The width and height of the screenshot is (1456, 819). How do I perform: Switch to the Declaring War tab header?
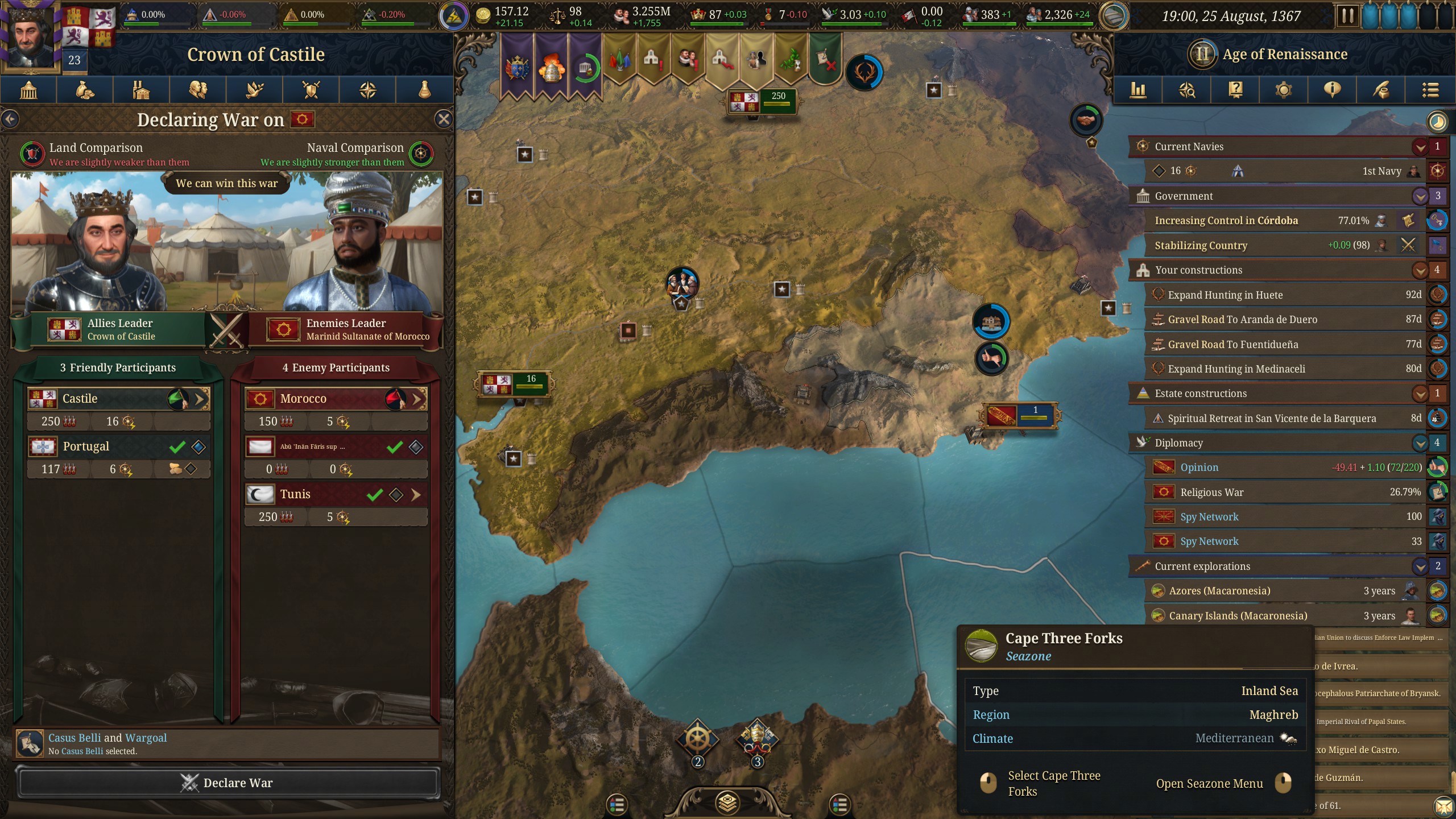tap(211, 119)
